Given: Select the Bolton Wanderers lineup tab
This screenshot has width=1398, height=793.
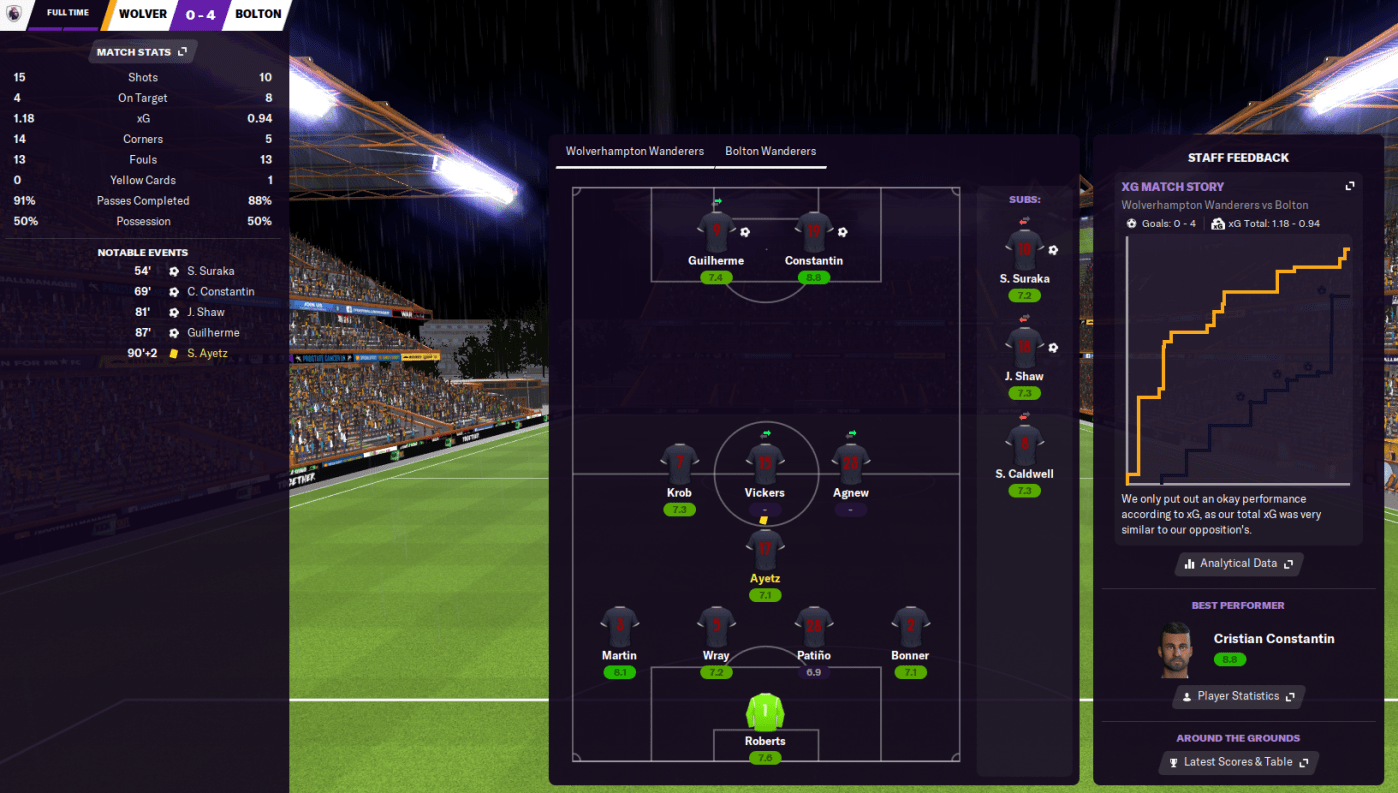Looking at the screenshot, I should coord(770,152).
